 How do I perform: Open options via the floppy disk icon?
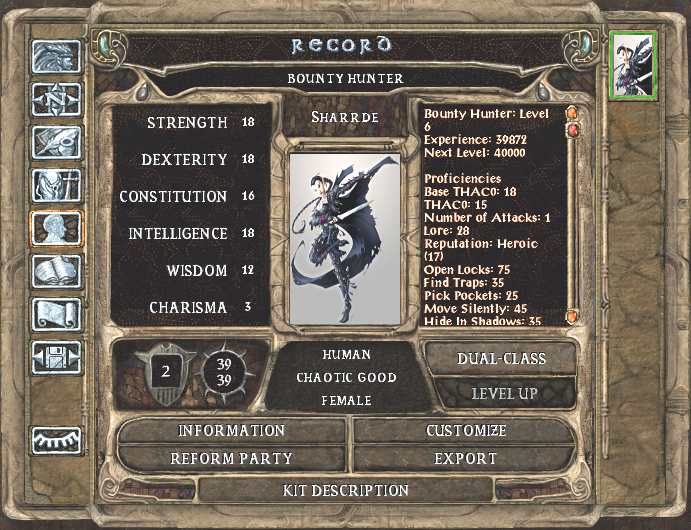click(x=56, y=358)
